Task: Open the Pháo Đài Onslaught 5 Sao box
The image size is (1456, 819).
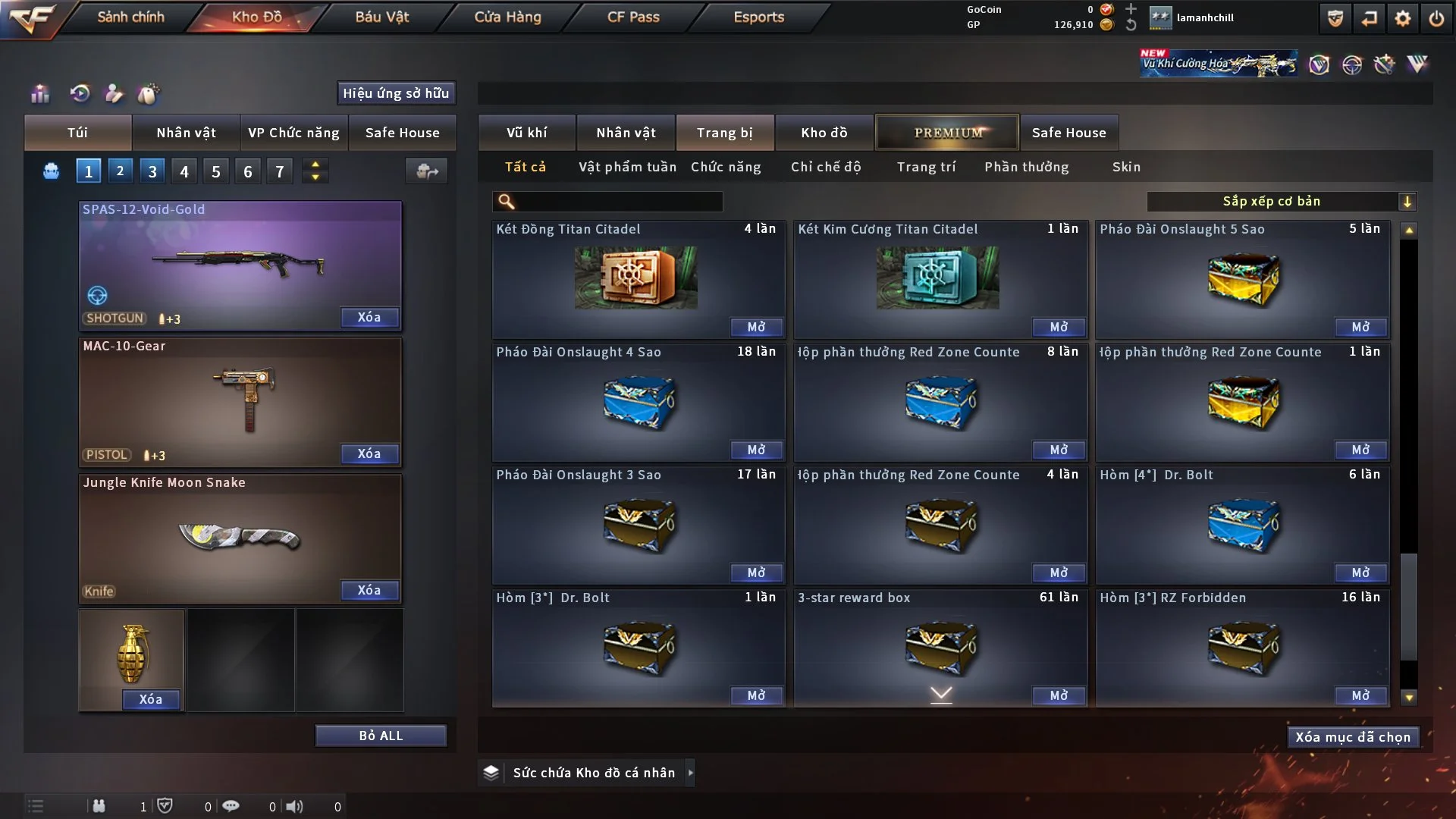Action: [1360, 327]
